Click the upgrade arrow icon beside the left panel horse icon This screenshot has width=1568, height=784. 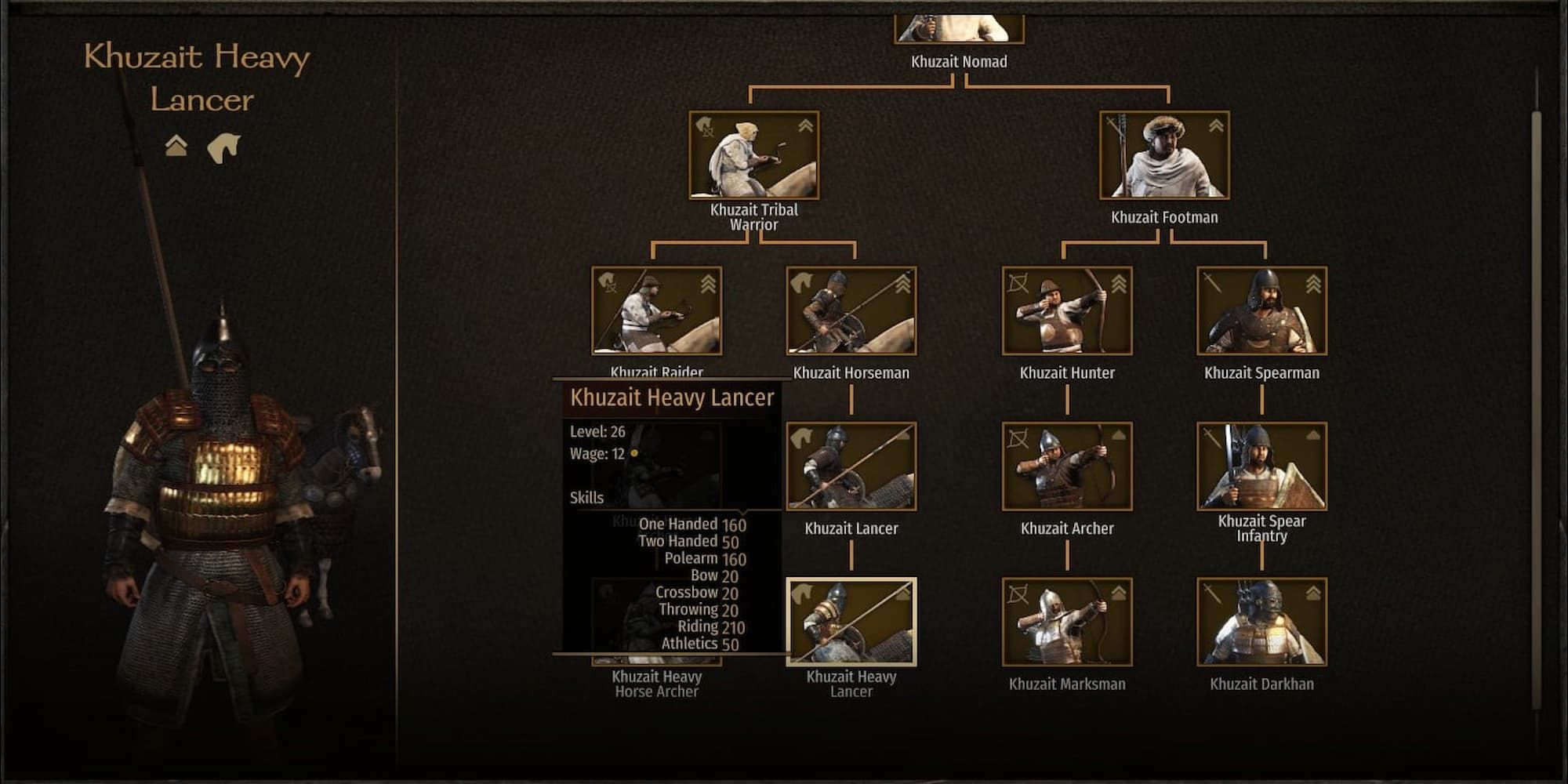(x=176, y=145)
